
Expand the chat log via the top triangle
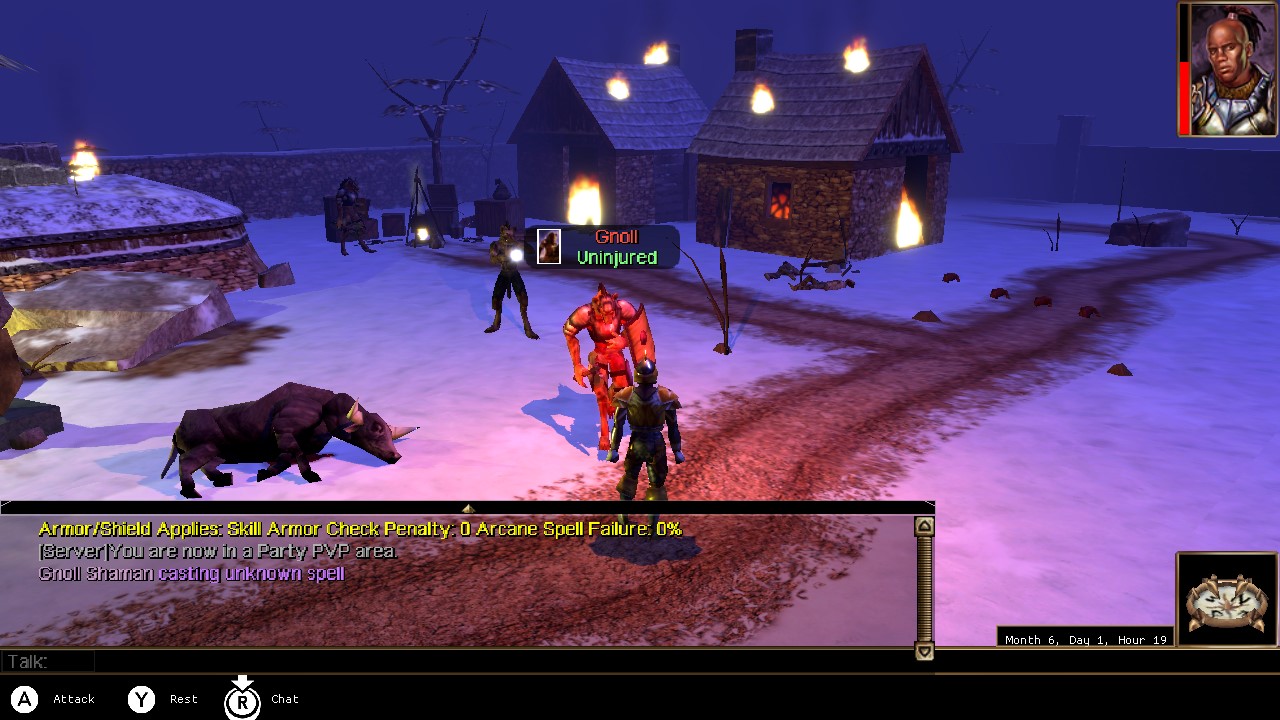coord(466,506)
